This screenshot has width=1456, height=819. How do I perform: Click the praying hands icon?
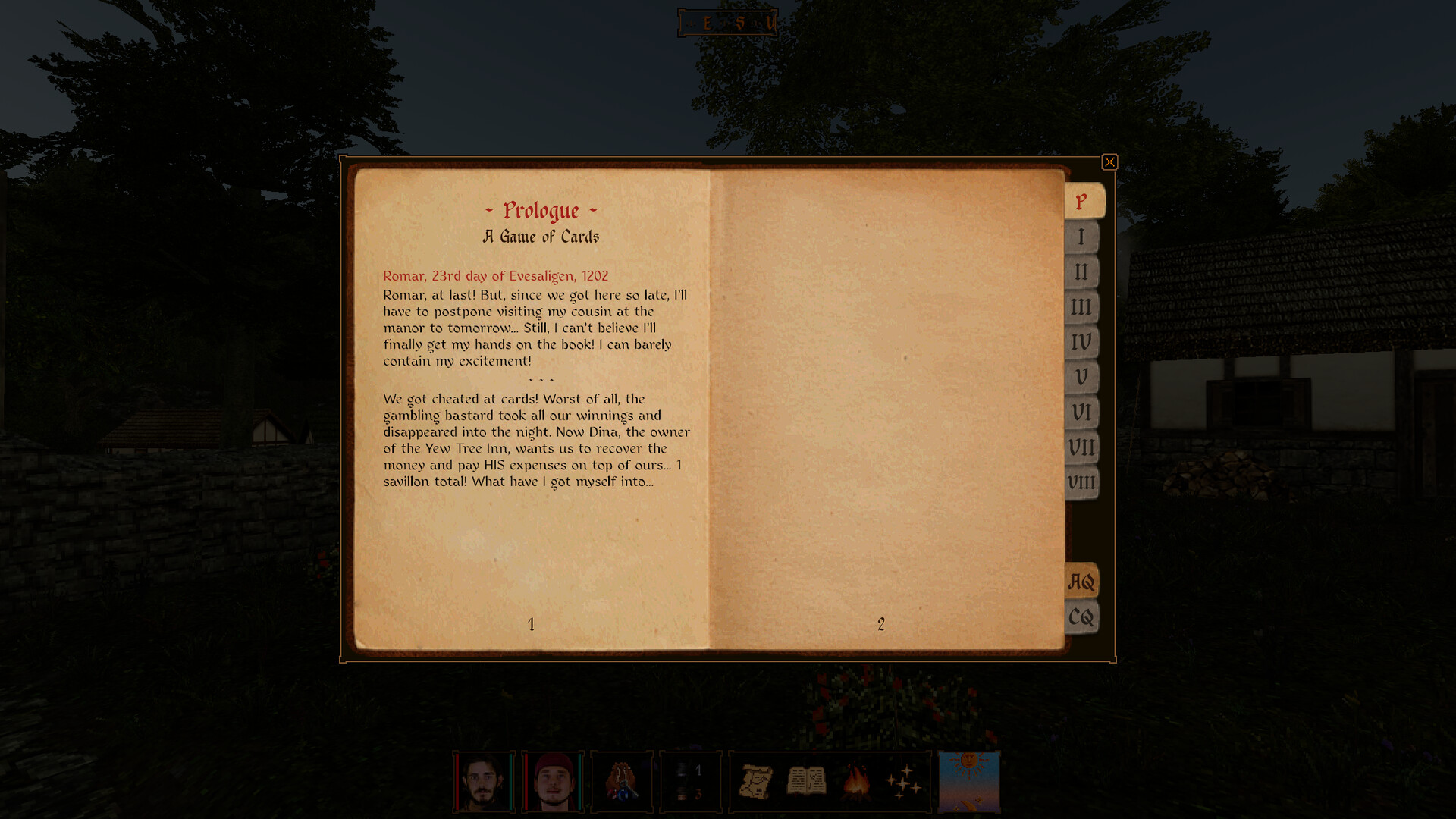tap(622, 781)
